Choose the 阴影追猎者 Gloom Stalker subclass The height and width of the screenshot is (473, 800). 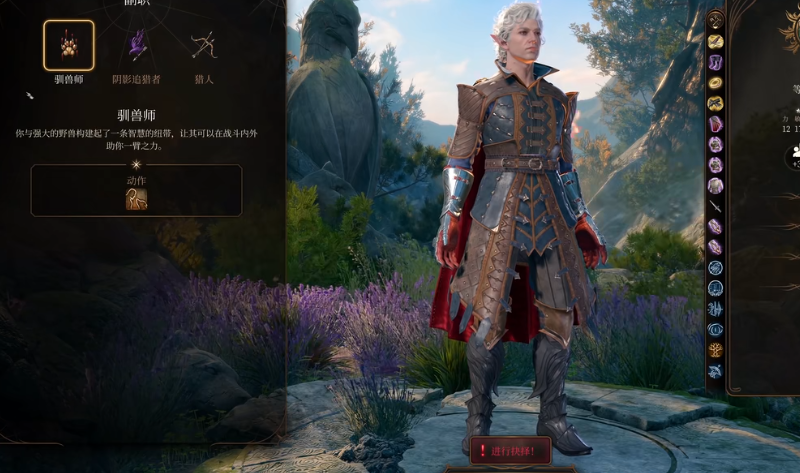point(136,46)
